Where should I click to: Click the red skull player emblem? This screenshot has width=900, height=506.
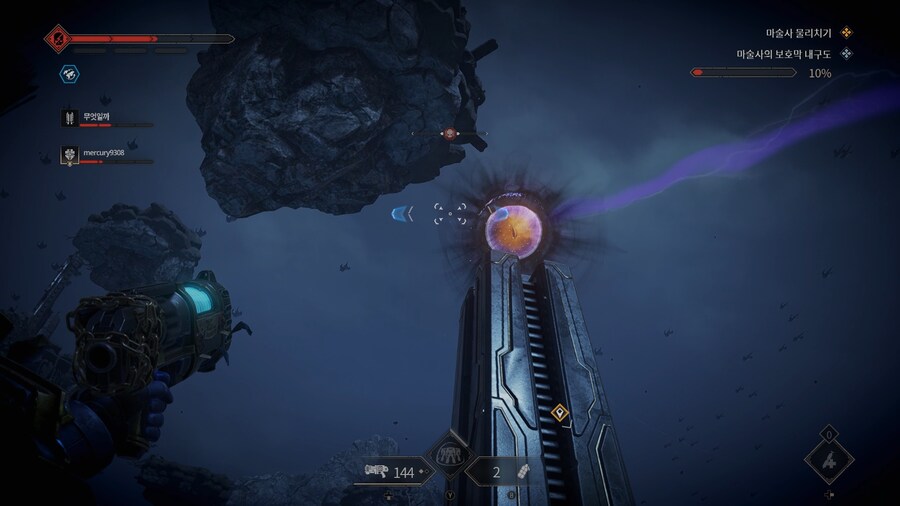(56, 39)
